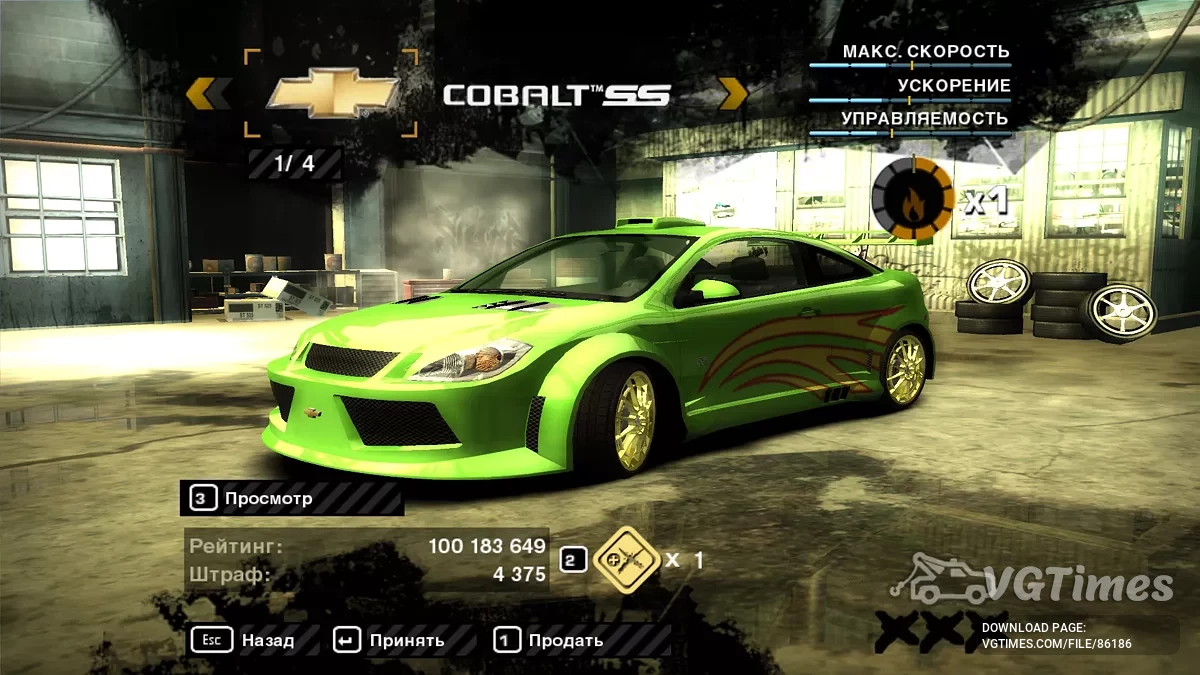Select the Chevrolet logo car badge
This screenshot has width=1200, height=675.
click(x=331, y=94)
